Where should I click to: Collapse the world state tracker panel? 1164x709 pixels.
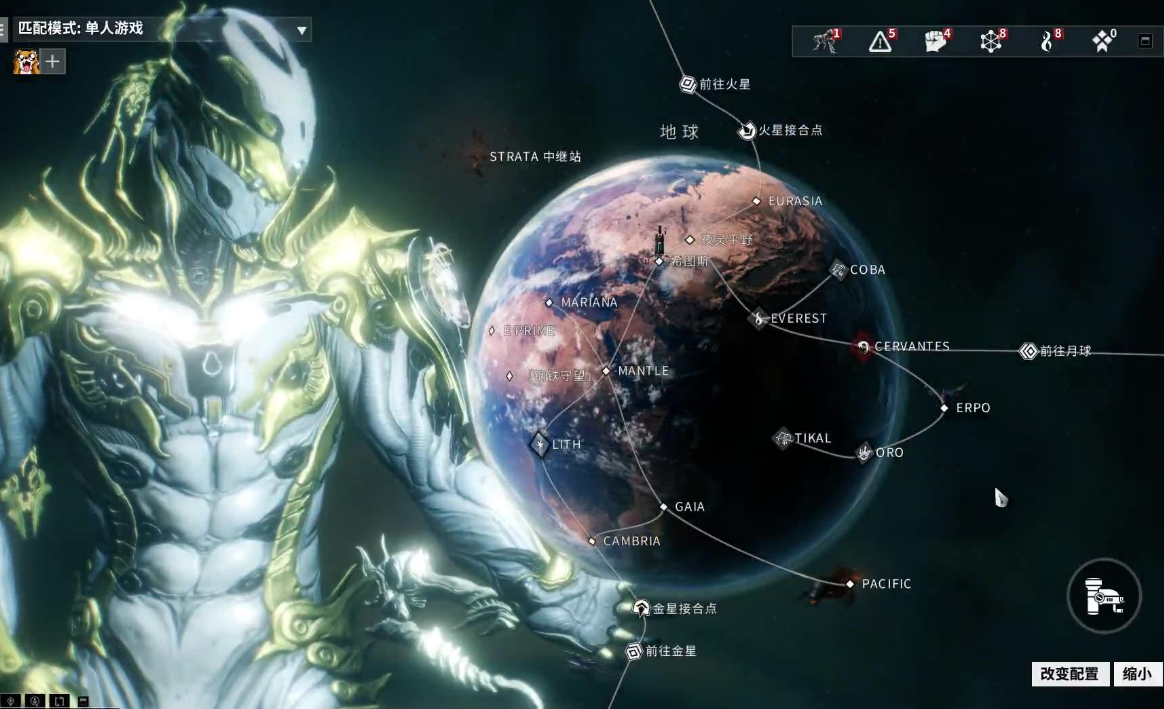coord(1145,41)
